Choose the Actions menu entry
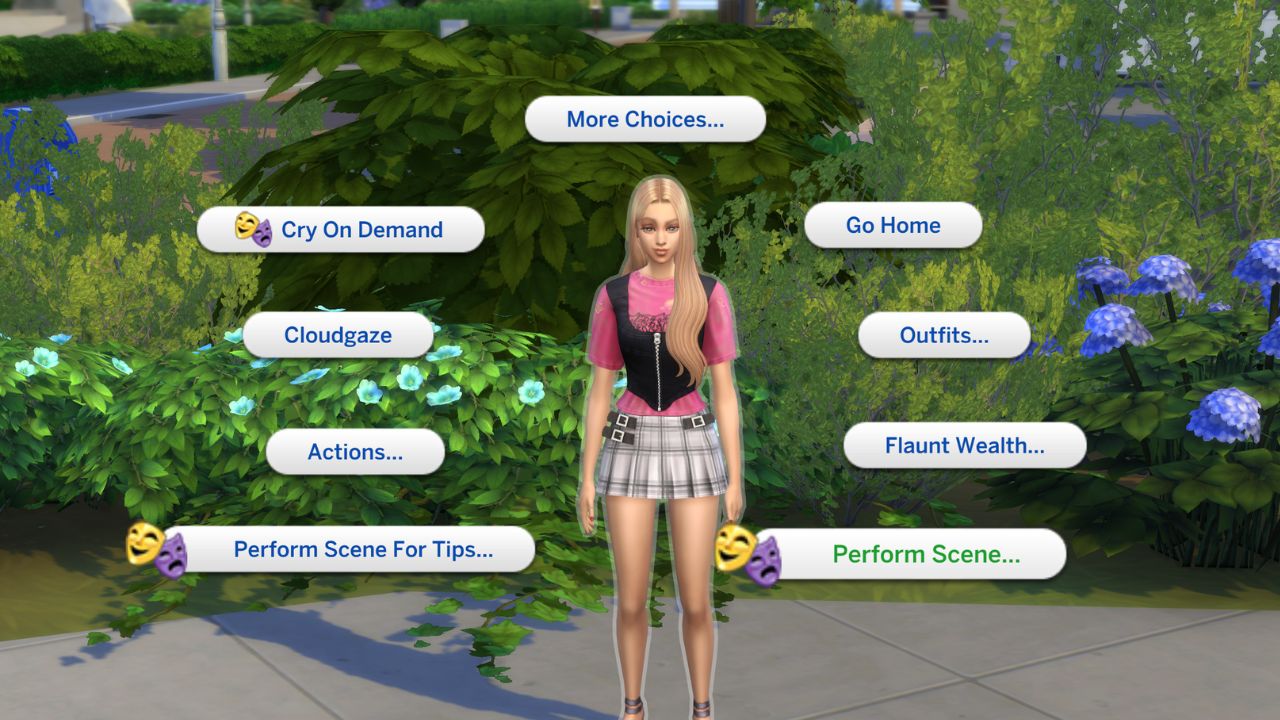Viewport: 1280px width, 720px height. [355, 452]
